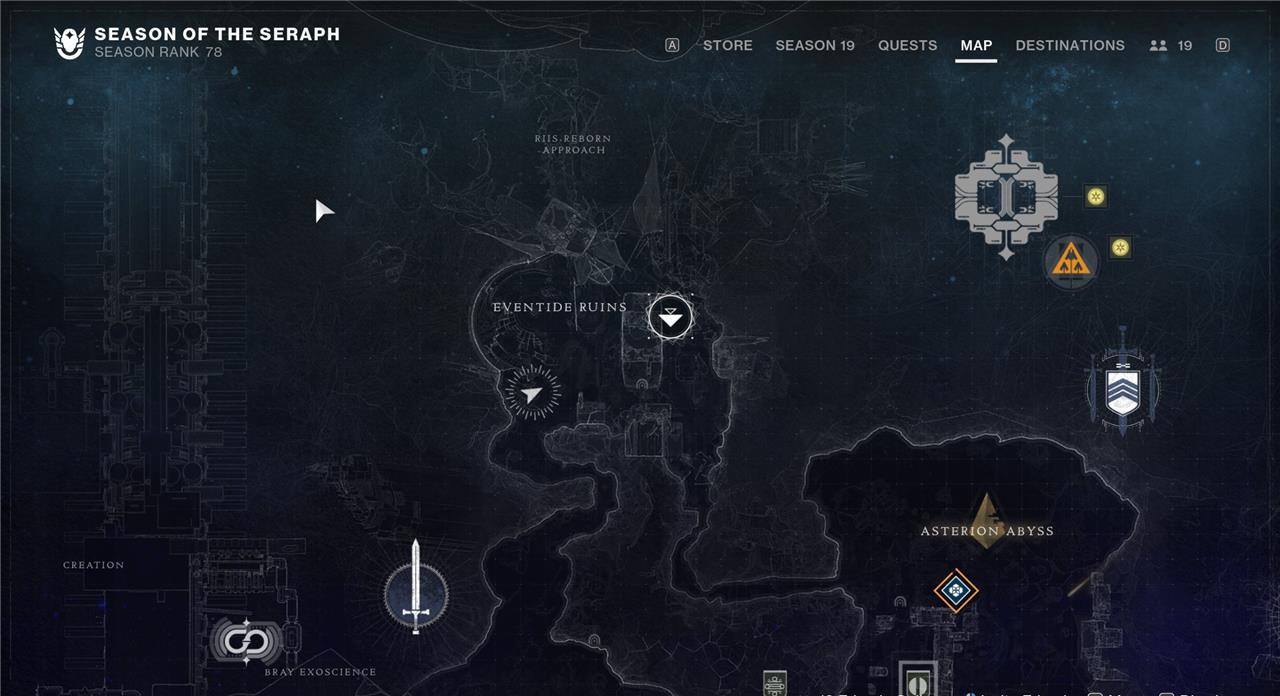The image size is (1280, 696).
Task: Select the Map tab
Action: click(x=976, y=45)
